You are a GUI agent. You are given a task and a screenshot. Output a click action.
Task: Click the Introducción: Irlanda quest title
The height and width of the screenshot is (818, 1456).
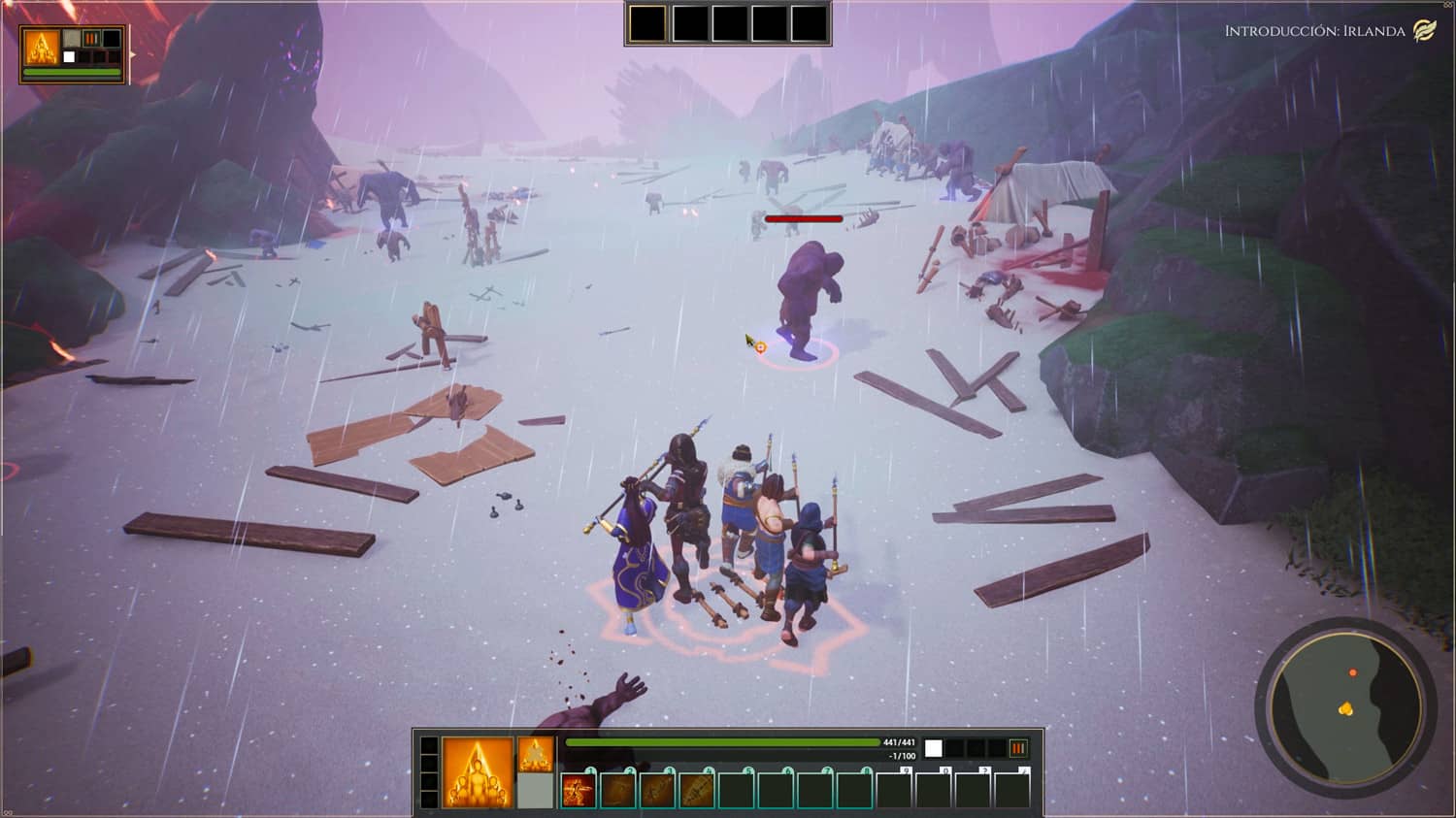1312,30
